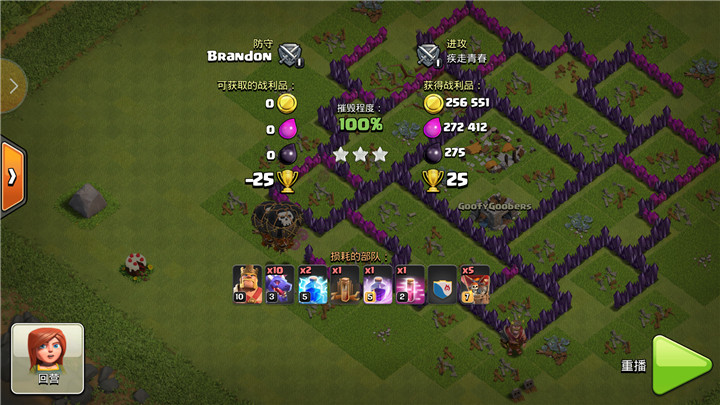Image resolution: width=720 pixels, height=405 pixels.
Task: Select the Barbarian King troop icon
Action: tap(247, 285)
